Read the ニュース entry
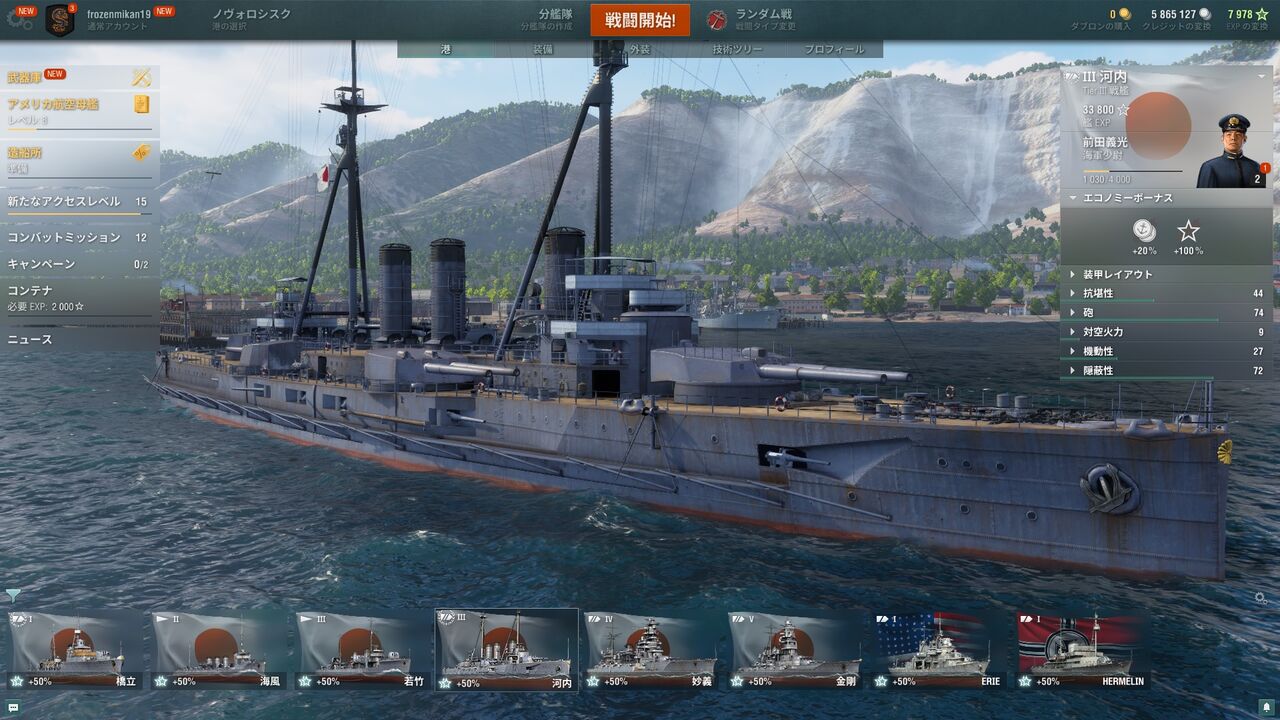1280x720 pixels. click(30, 340)
